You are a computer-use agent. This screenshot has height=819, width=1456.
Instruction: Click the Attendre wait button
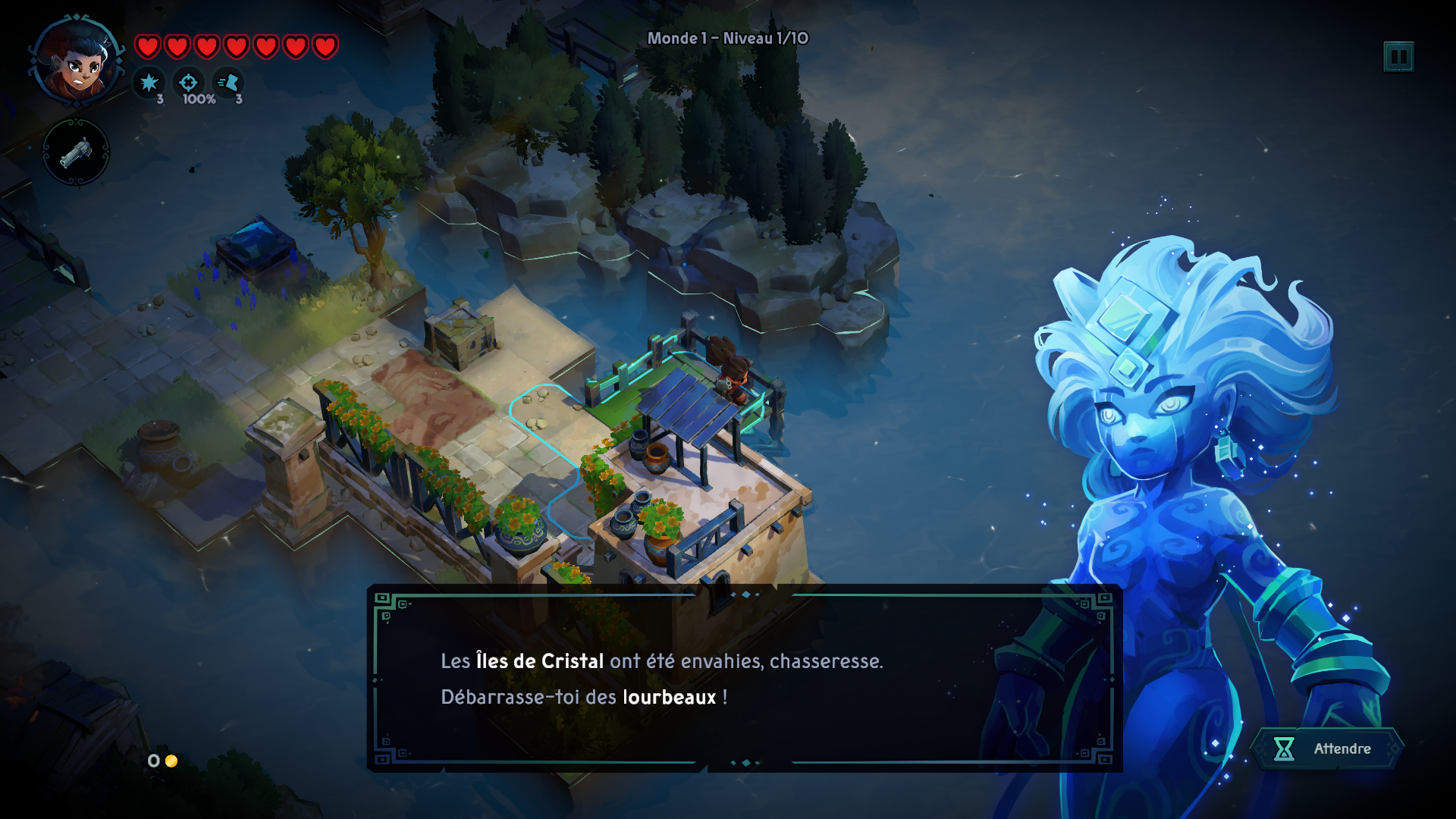tap(1326, 749)
